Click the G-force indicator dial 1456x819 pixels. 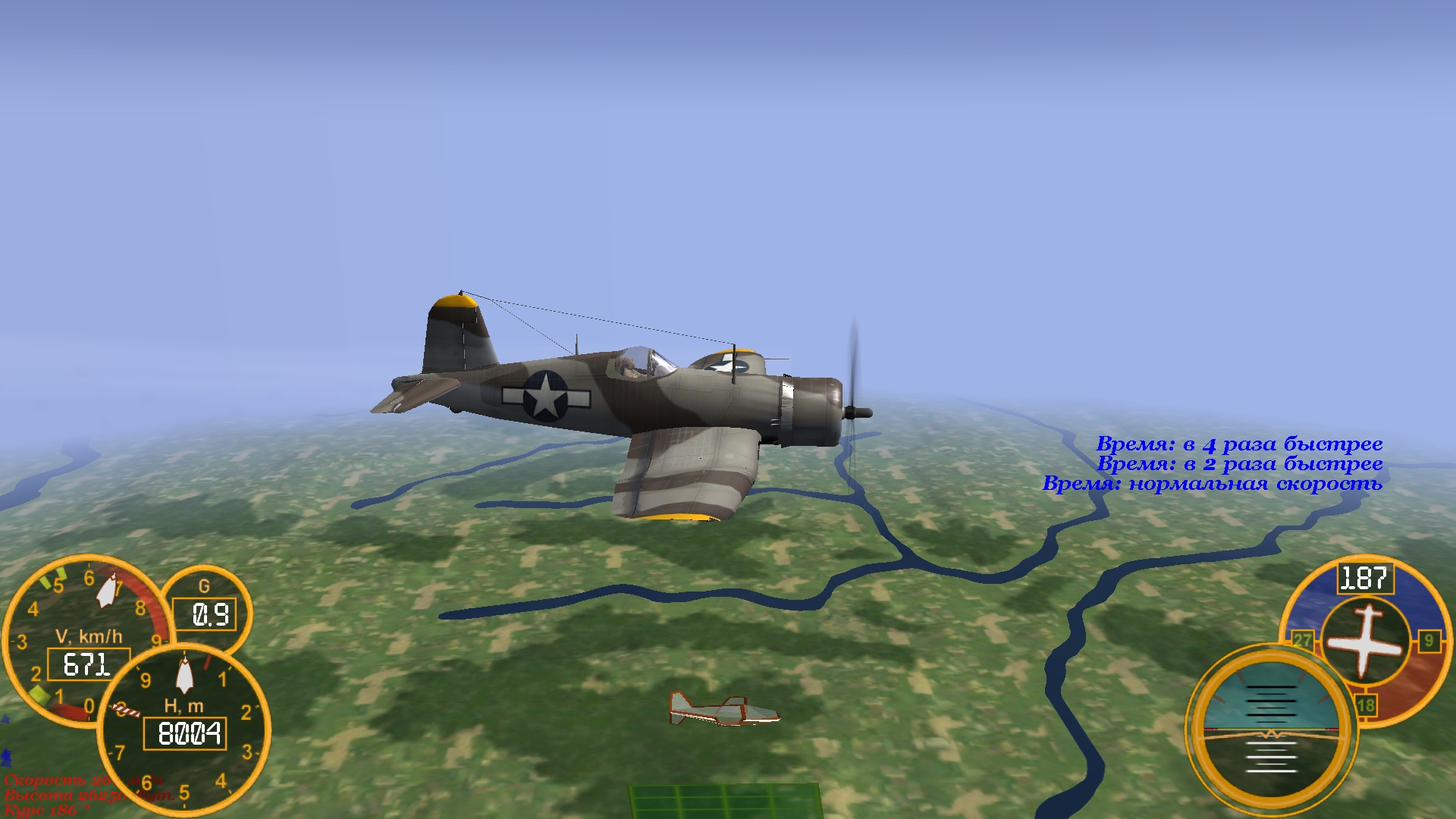coord(205,607)
